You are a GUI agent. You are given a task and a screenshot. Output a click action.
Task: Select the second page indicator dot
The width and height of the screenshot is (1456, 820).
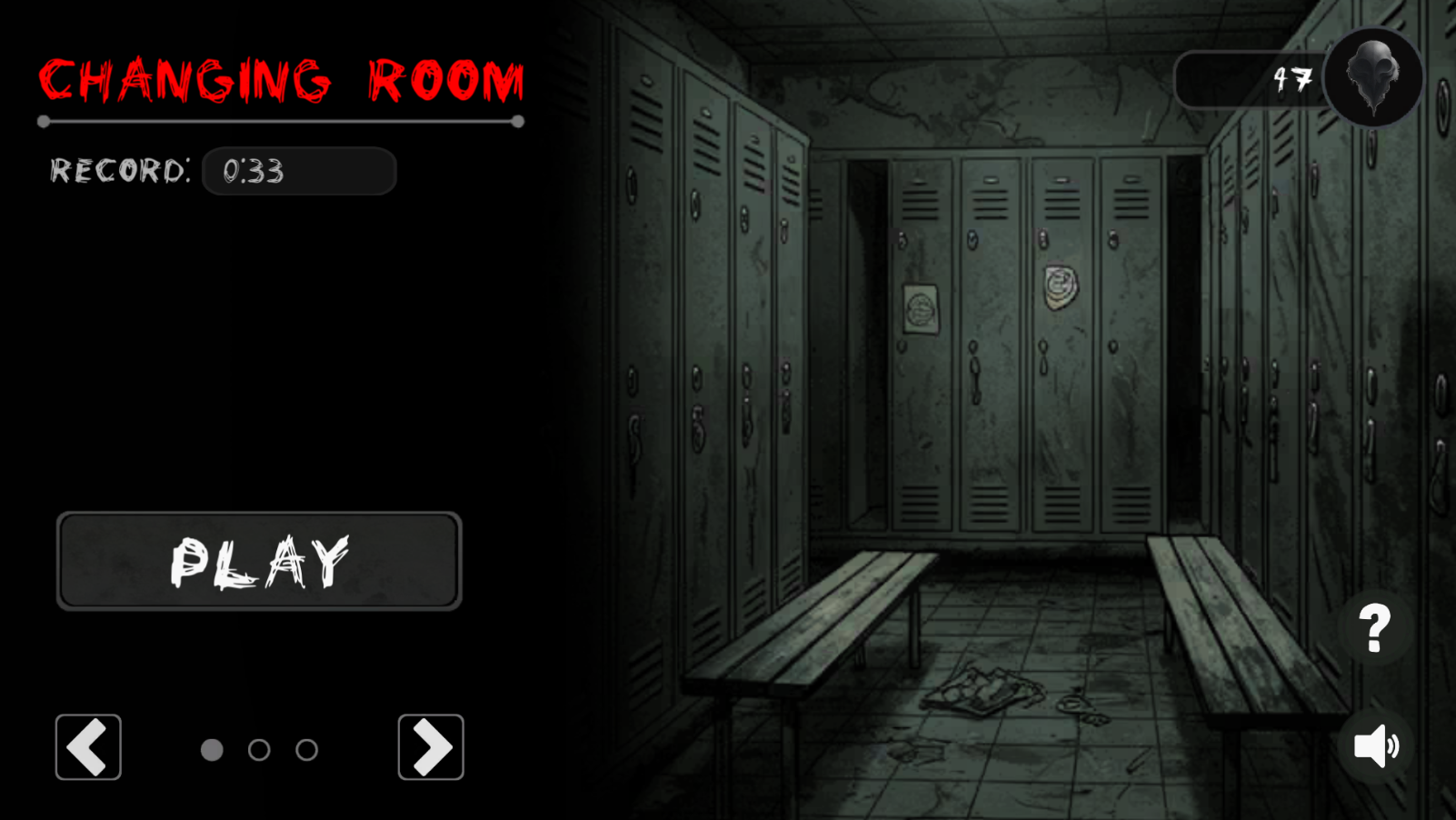tap(260, 750)
